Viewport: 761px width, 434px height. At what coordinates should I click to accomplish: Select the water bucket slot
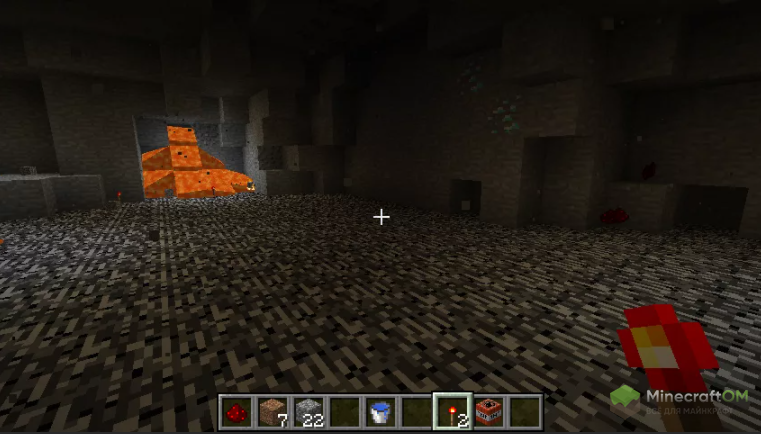tap(380, 411)
